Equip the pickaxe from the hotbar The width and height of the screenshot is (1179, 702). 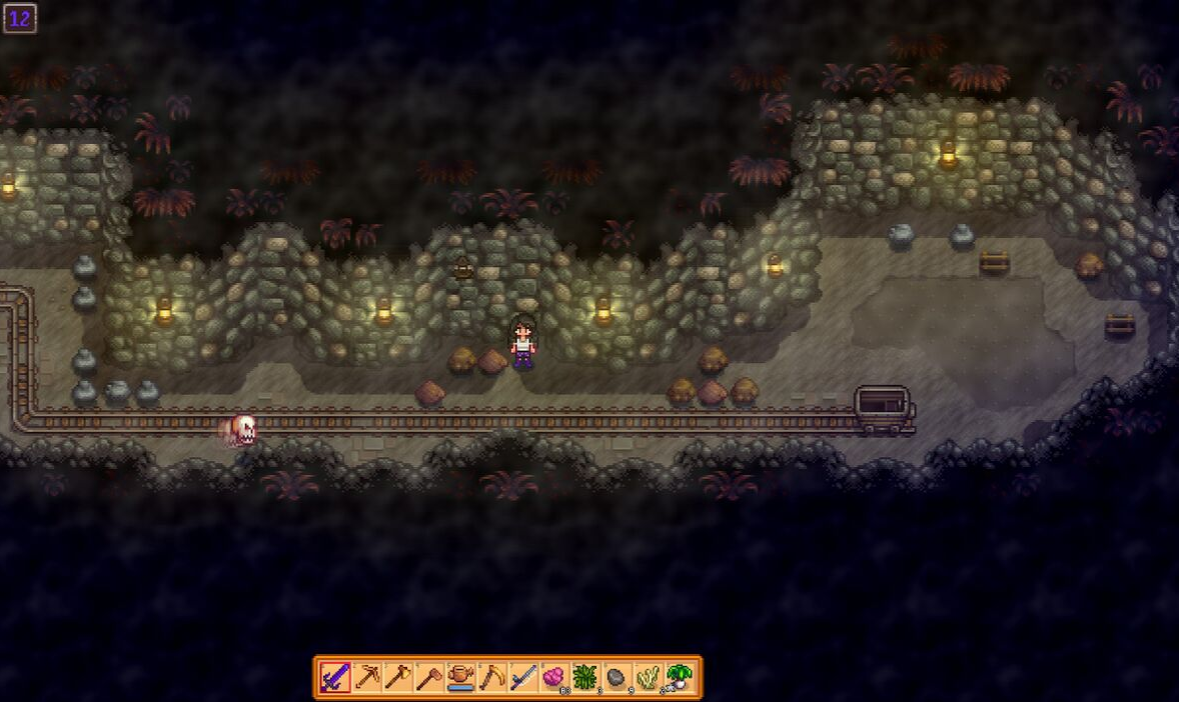click(x=367, y=678)
